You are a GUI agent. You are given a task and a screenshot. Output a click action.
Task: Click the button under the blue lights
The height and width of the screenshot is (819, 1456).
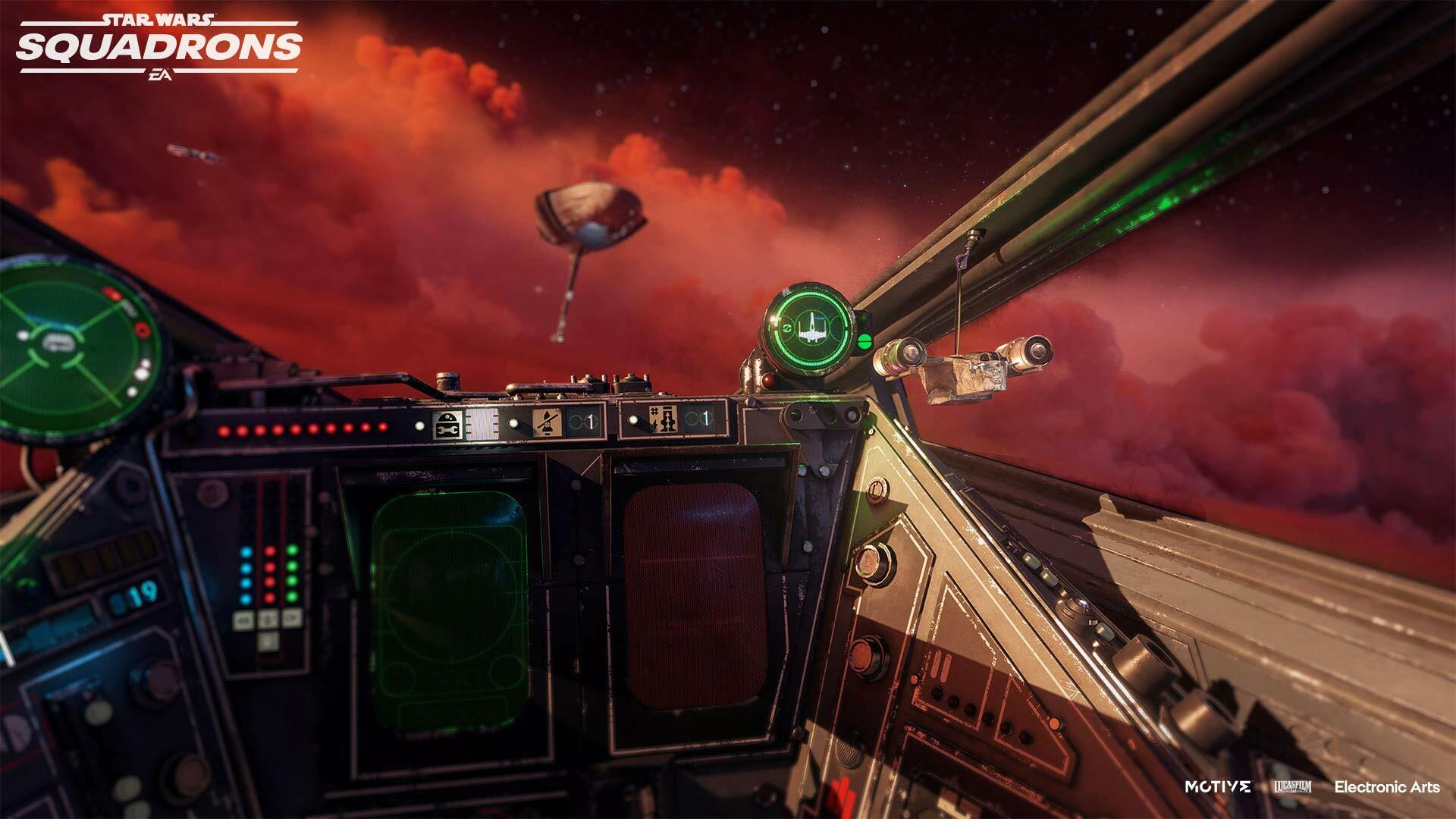(x=244, y=621)
